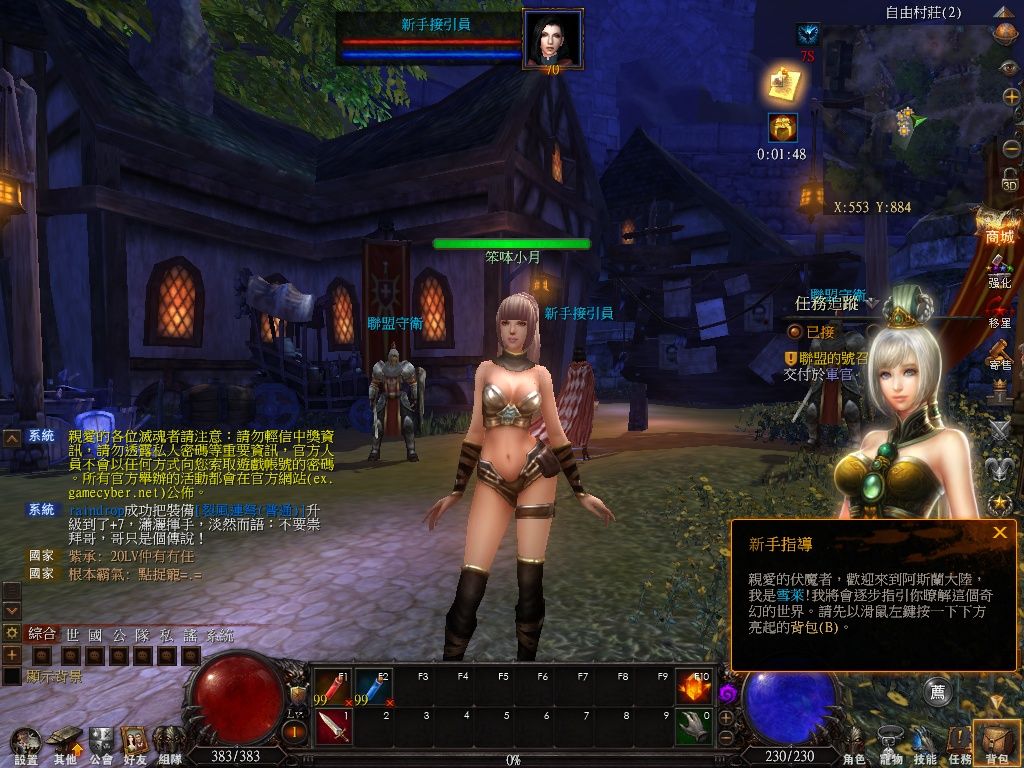Open the 任務 quest log

click(x=959, y=742)
